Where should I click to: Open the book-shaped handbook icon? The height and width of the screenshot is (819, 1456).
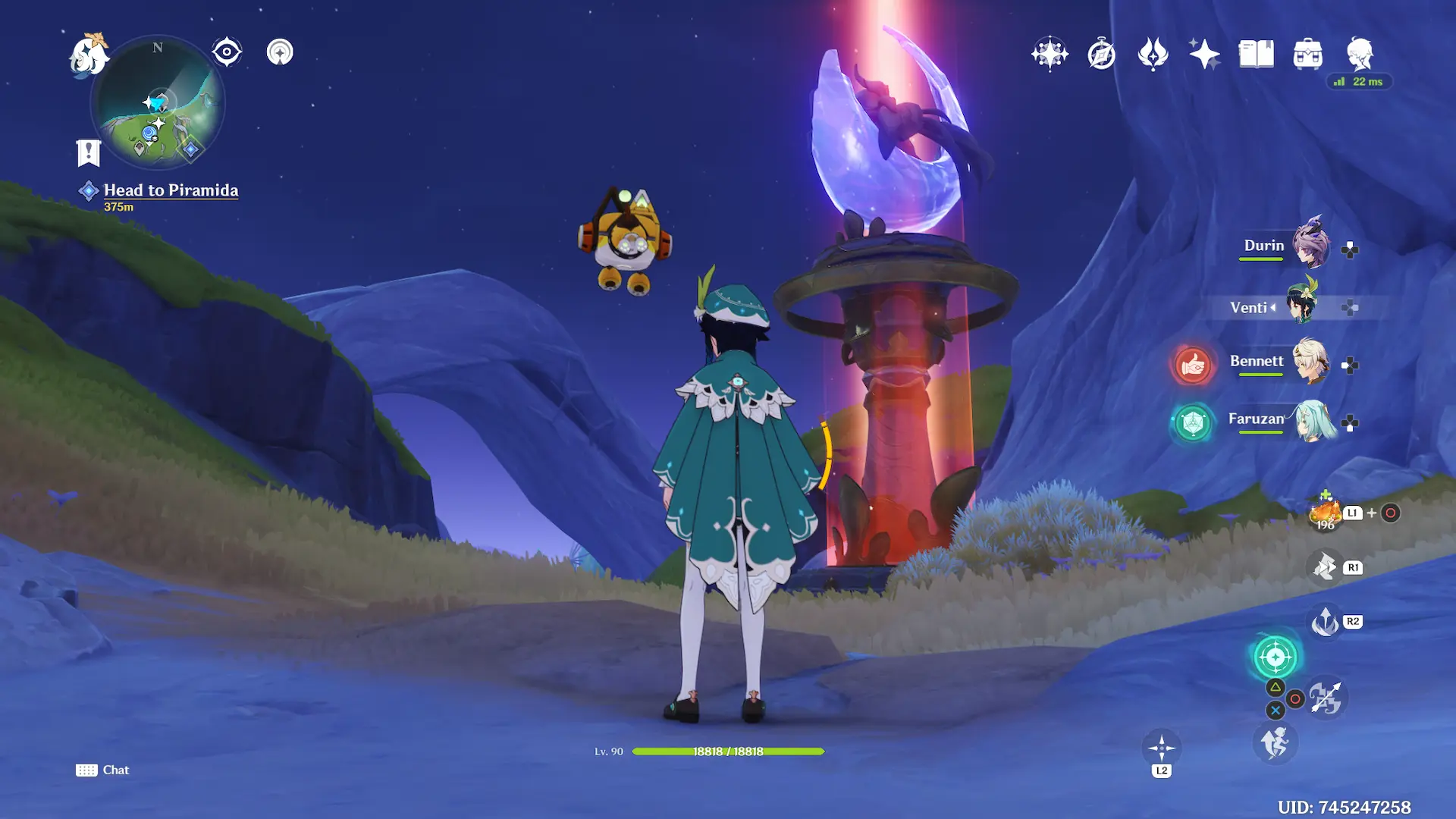[x=1256, y=54]
